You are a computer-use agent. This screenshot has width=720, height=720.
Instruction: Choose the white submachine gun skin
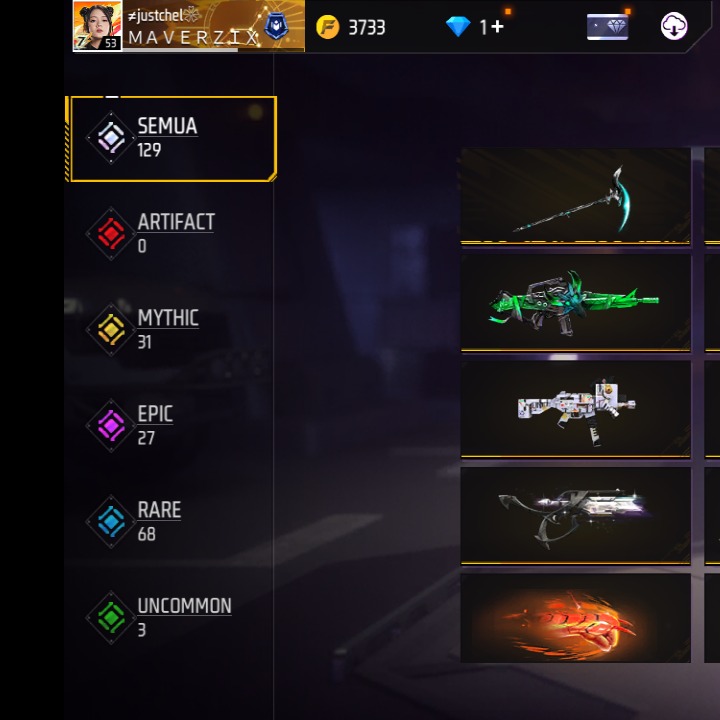click(575, 408)
